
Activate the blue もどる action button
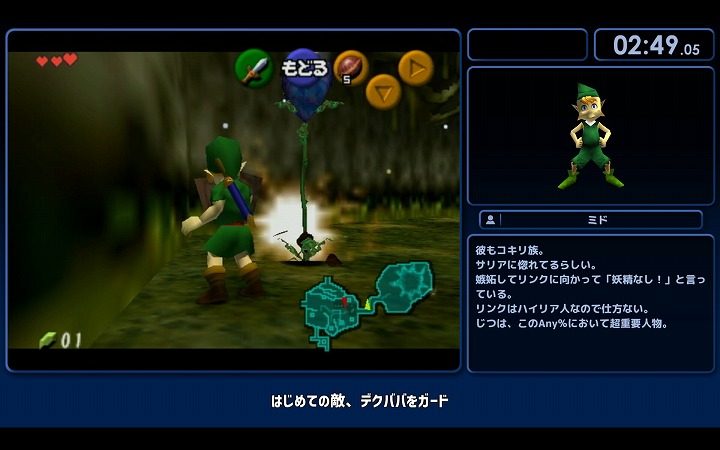pyautogui.click(x=304, y=69)
